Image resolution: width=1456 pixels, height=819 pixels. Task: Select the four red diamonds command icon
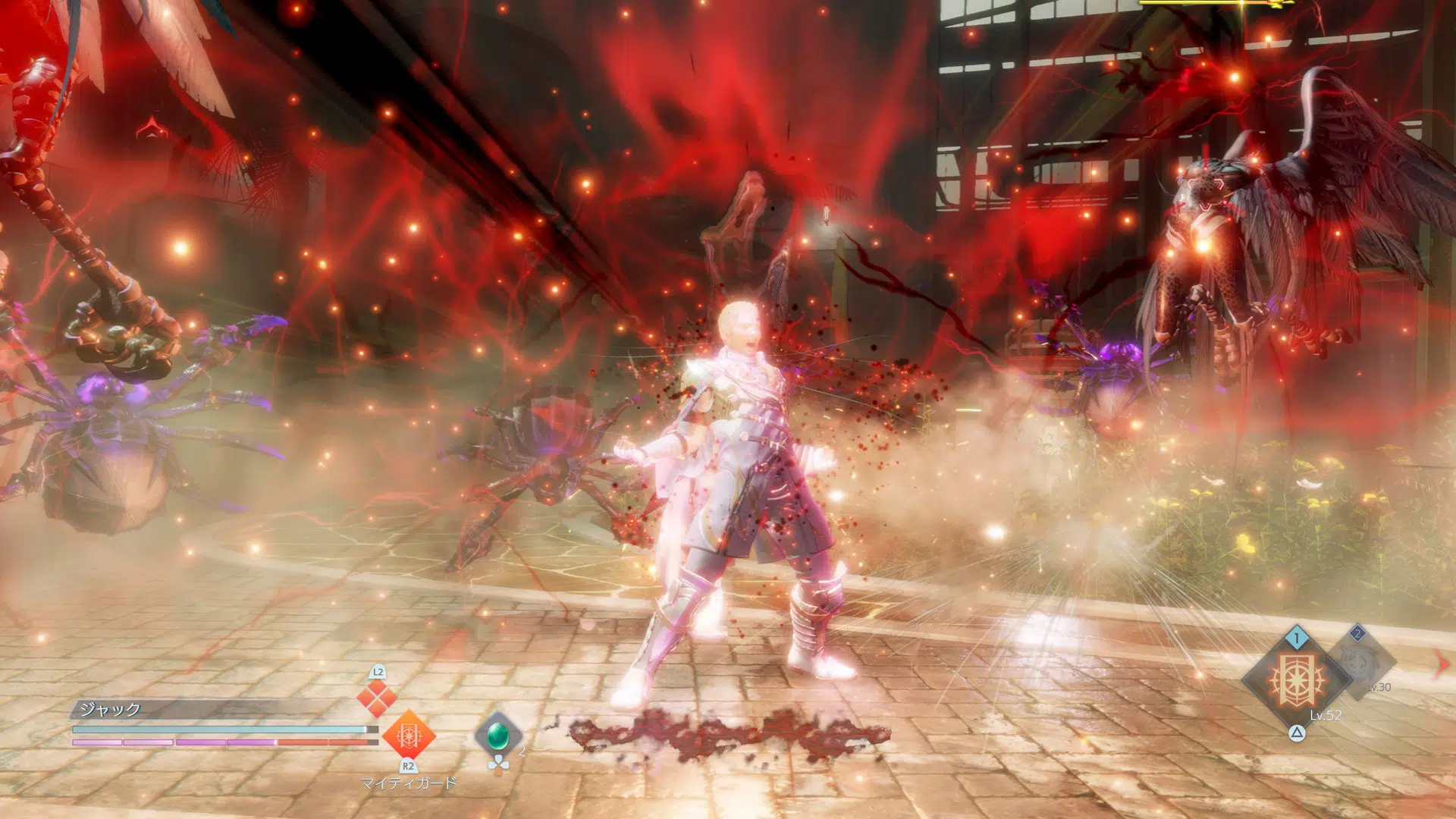pos(377,698)
